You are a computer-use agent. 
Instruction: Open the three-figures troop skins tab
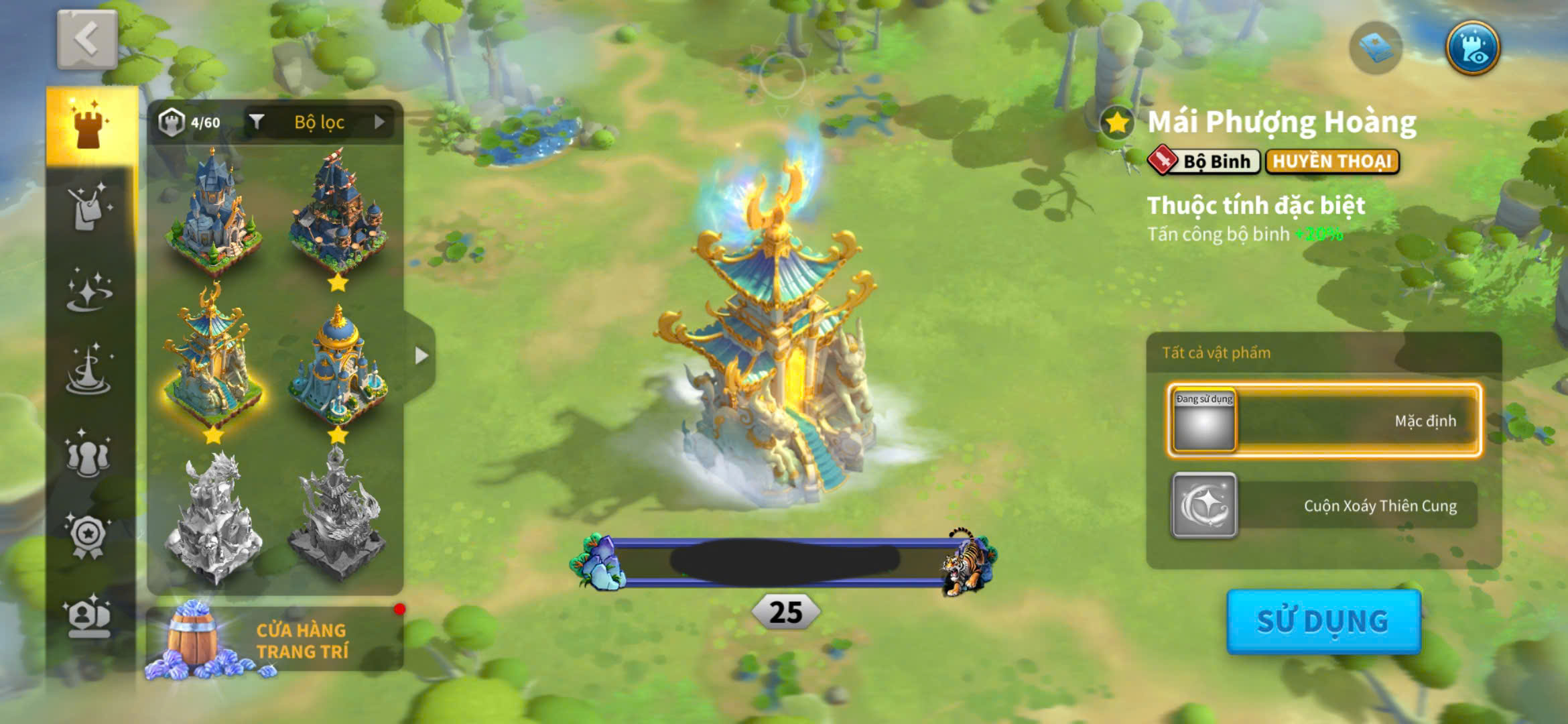[88, 455]
